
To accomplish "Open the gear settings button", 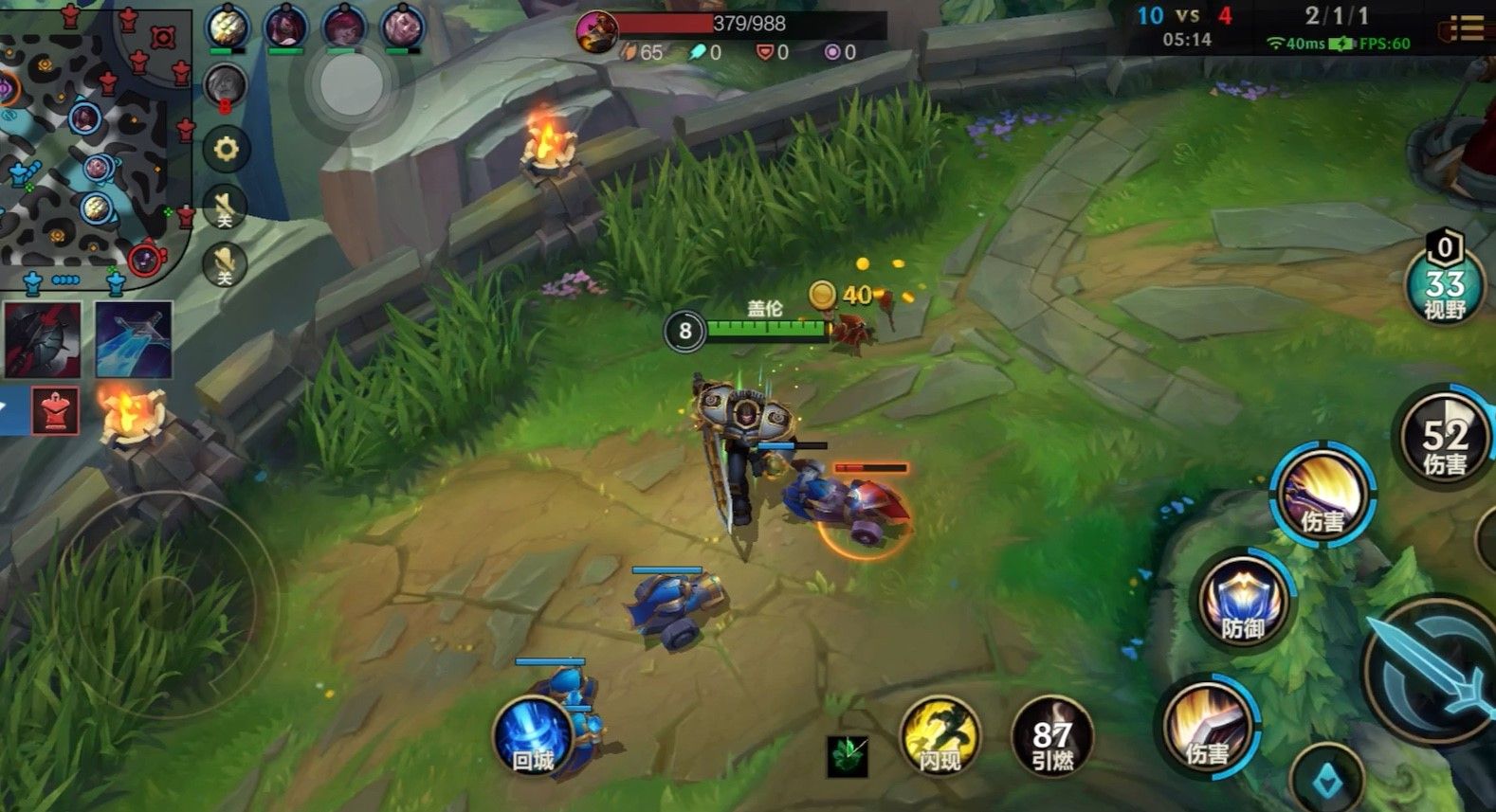I will click(x=226, y=149).
